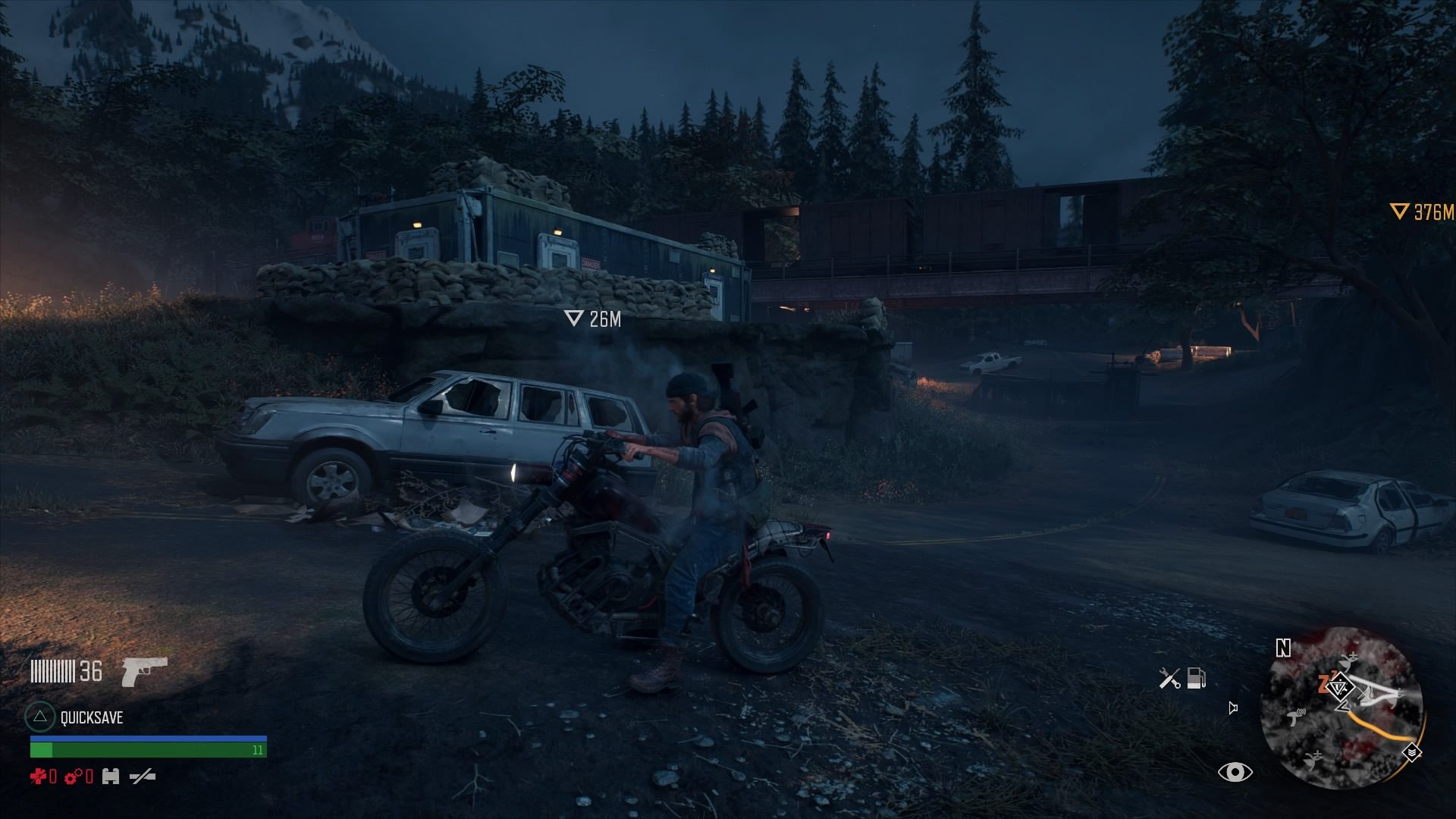Click the QUICKSAVE label text
1456x819 pixels.
click(x=90, y=717)
